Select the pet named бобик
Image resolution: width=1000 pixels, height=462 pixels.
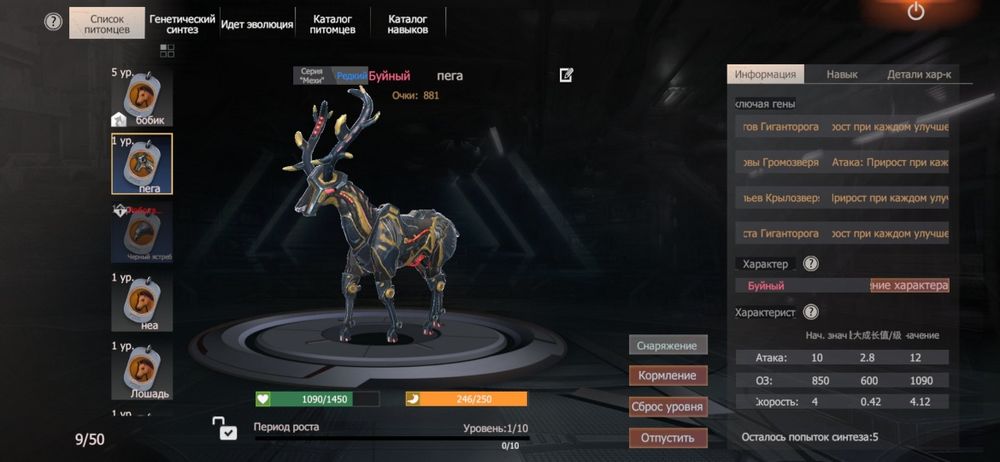click(x=142, y=98)
